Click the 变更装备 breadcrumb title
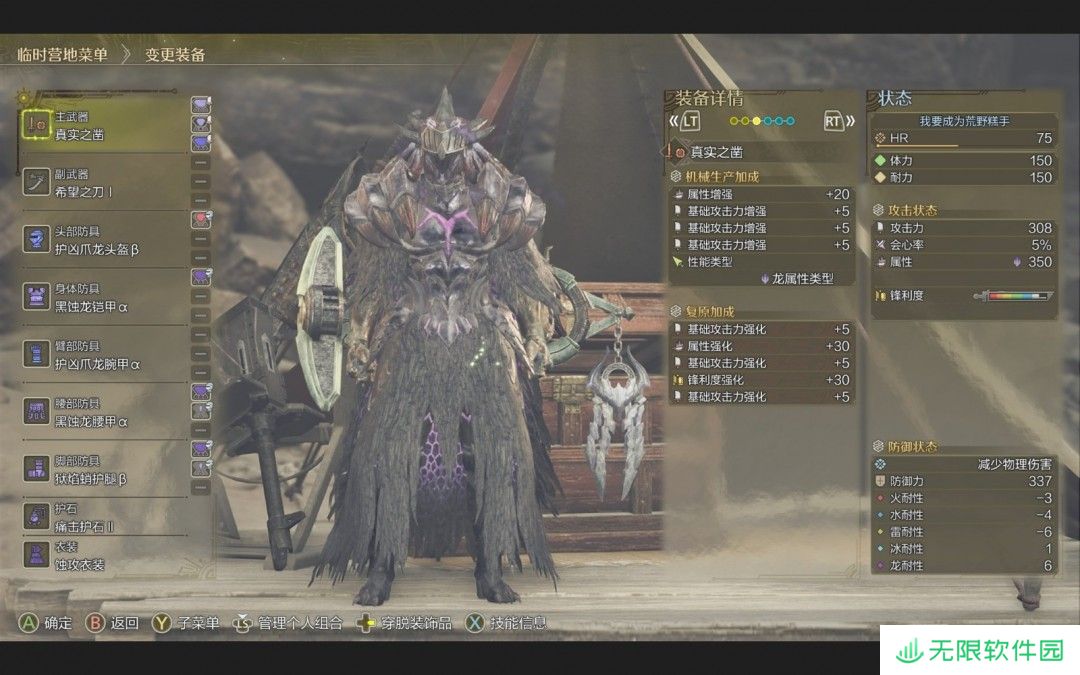 coord(175,55)
